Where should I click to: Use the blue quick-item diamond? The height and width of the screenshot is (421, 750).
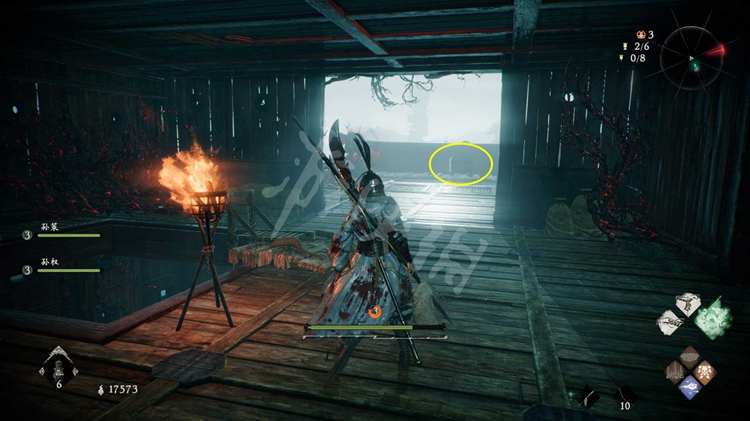click(689, 387)
